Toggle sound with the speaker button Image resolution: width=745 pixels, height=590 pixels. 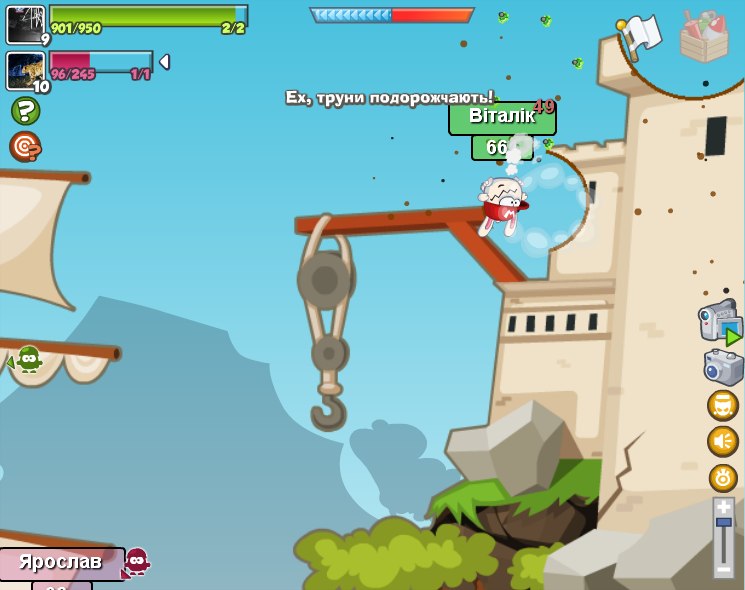pos(722,441)
